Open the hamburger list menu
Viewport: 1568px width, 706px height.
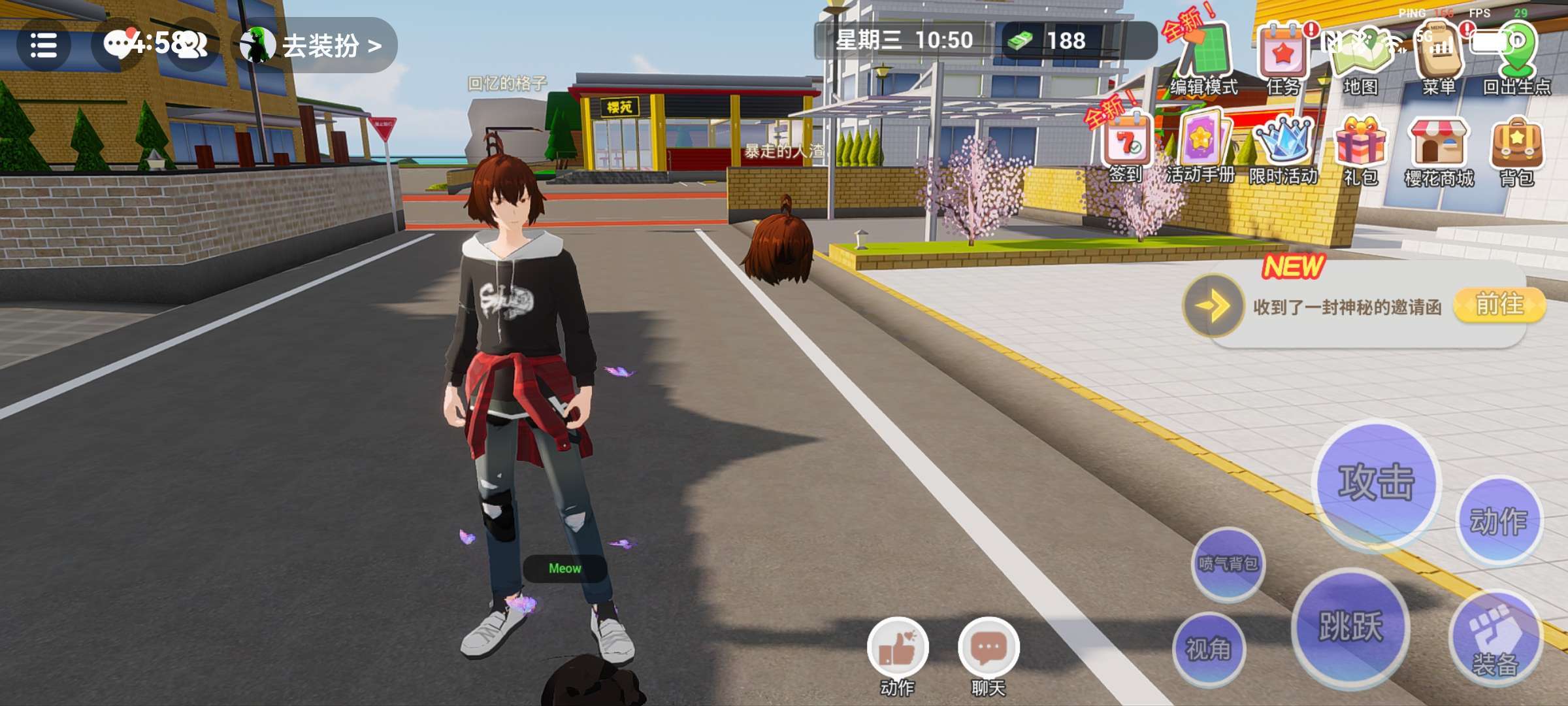coord(43,46)
